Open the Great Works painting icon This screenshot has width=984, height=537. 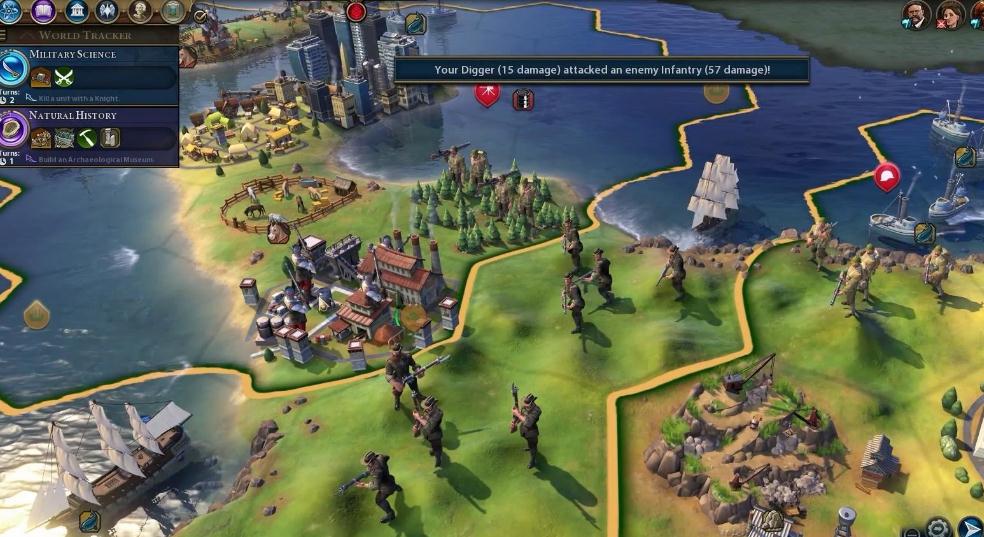[x=171, y=12]
